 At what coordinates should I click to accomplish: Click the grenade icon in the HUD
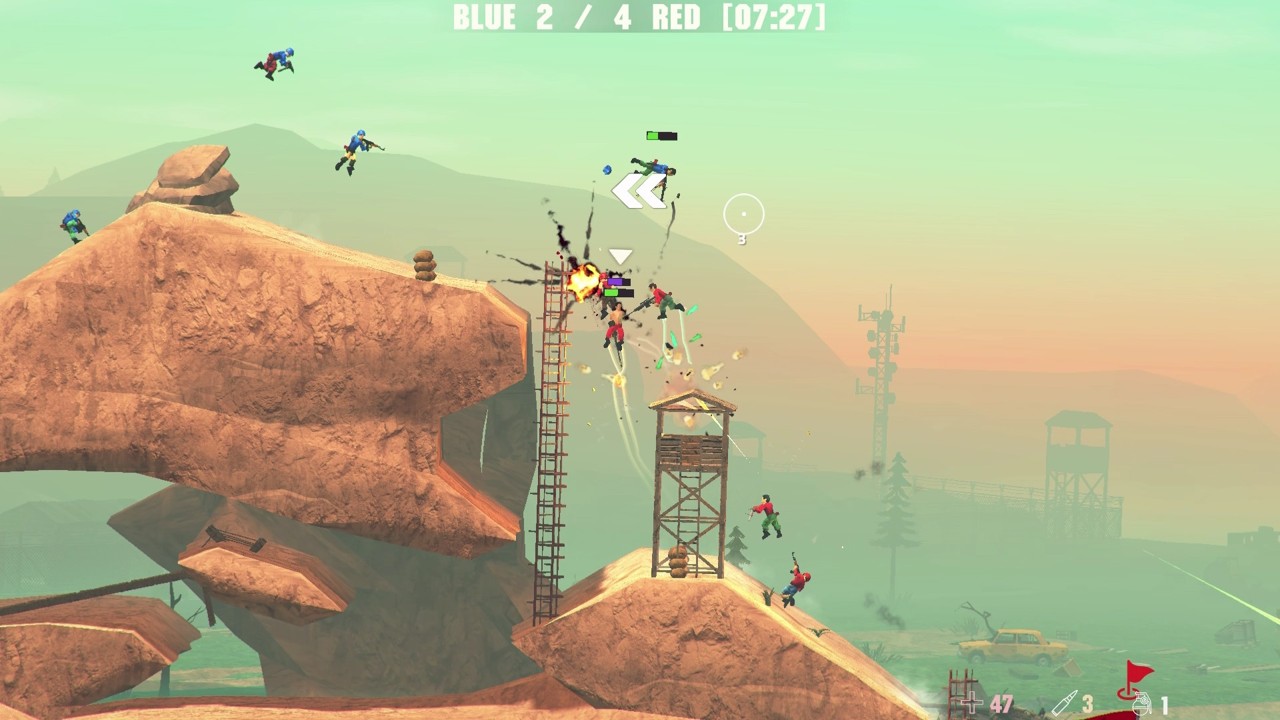(x=1141, y=704)
